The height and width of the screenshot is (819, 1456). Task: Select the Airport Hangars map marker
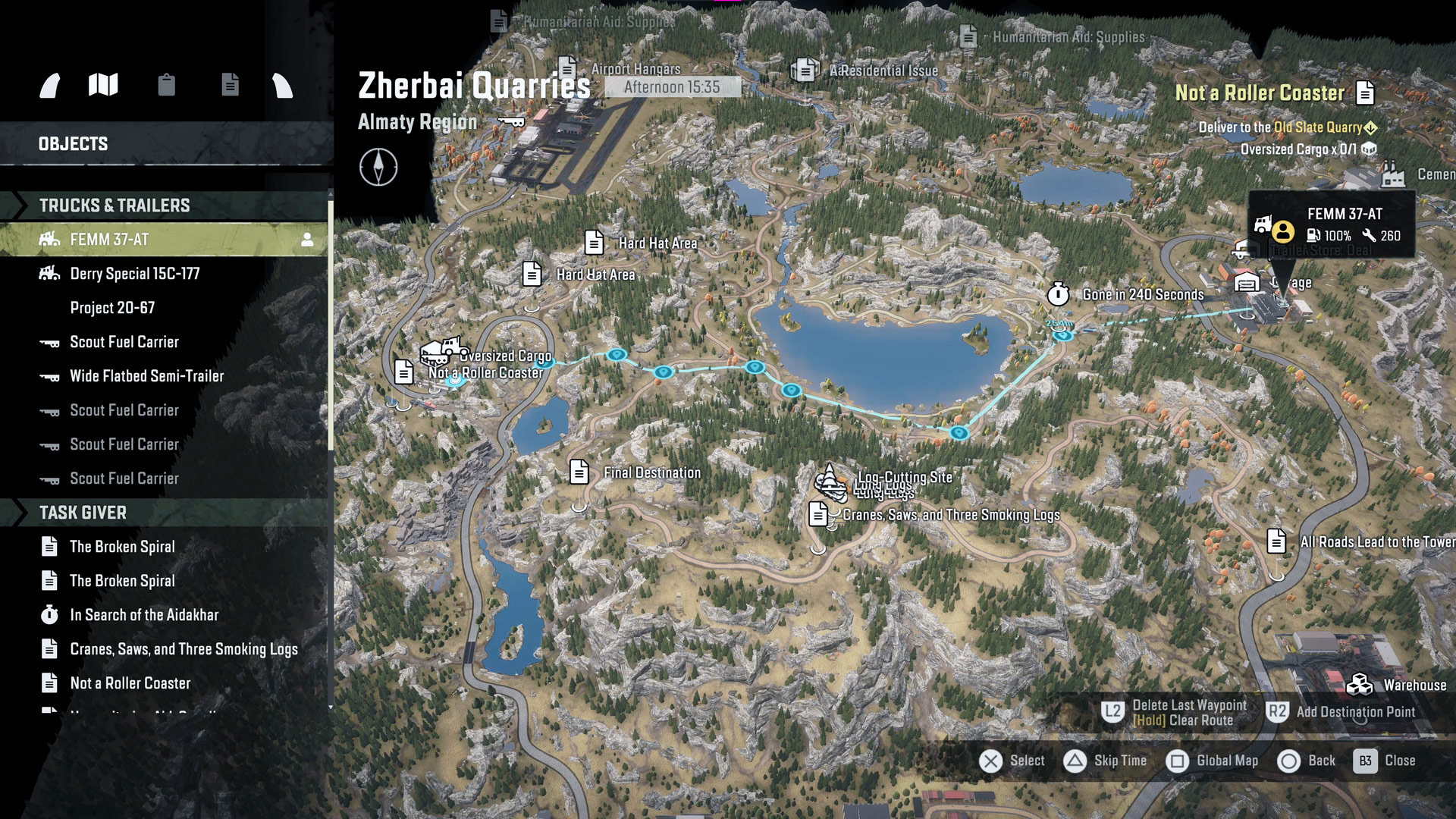pyautogui.click(x=567, y=68)
